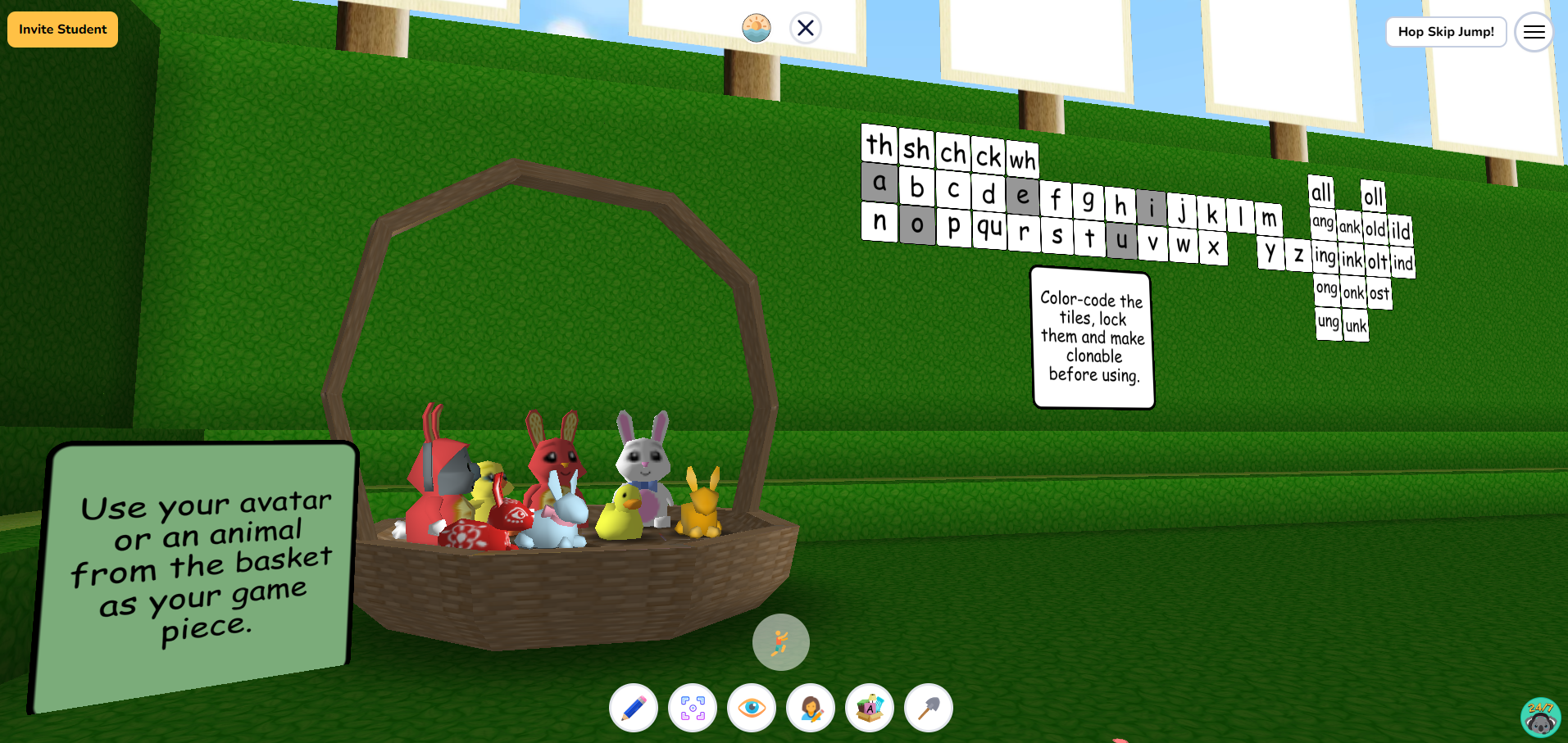
Task: Select the pencil editing tool
Action: click(633, 707)
